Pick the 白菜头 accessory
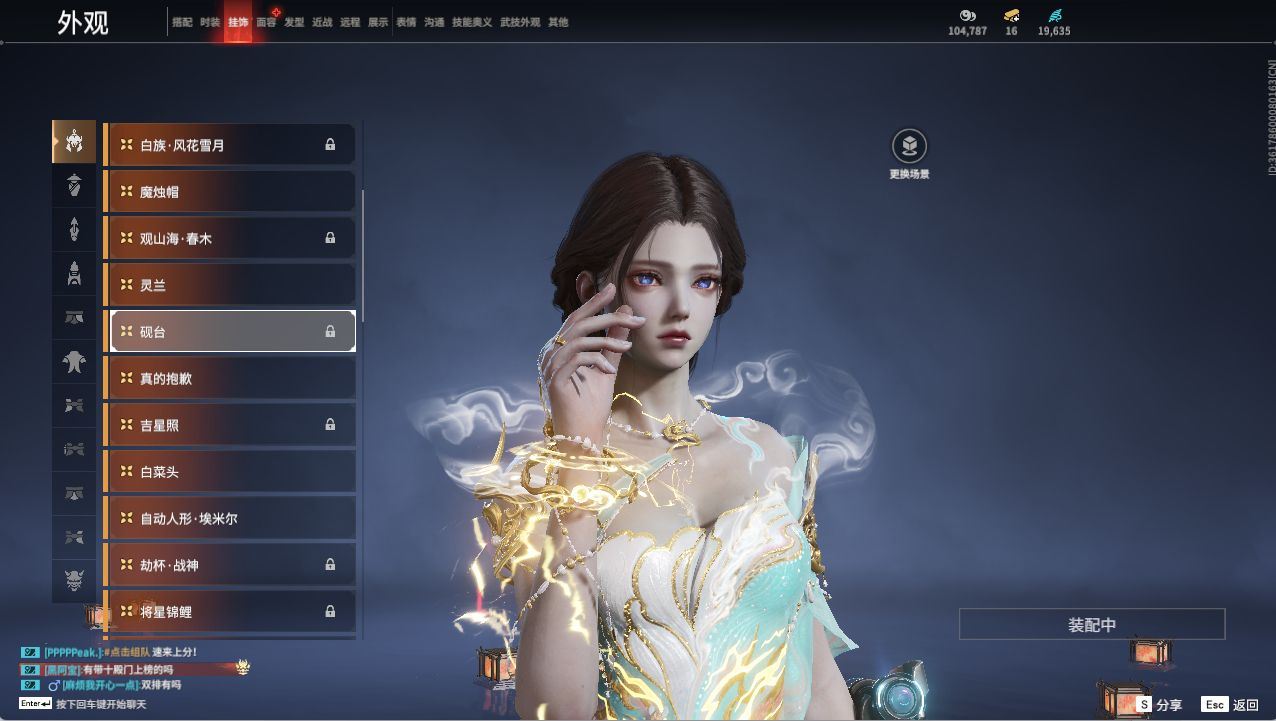The width and height of the screenshot is (1276, 721). click(230, 472)
